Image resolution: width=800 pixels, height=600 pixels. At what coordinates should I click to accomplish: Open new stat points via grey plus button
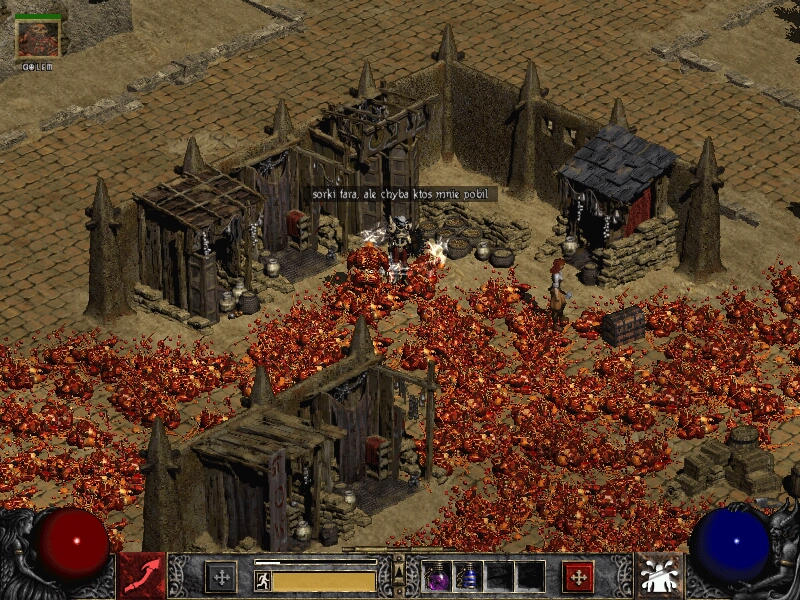[x=220, y=576]
